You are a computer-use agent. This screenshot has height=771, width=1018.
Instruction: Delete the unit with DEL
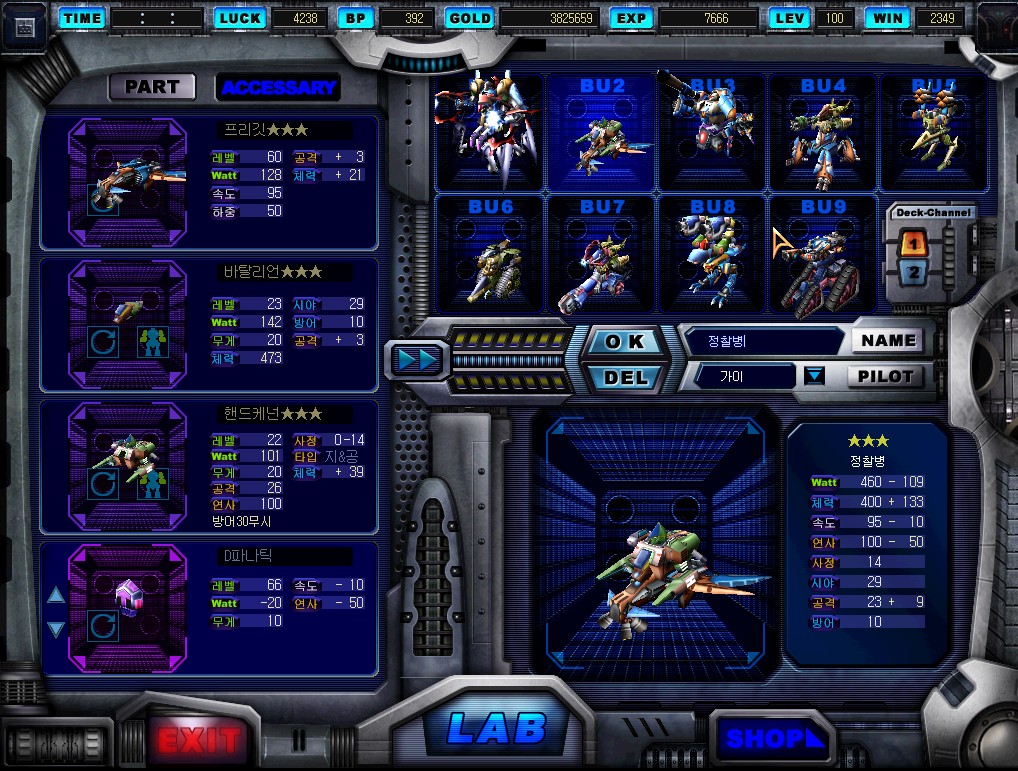626,377
